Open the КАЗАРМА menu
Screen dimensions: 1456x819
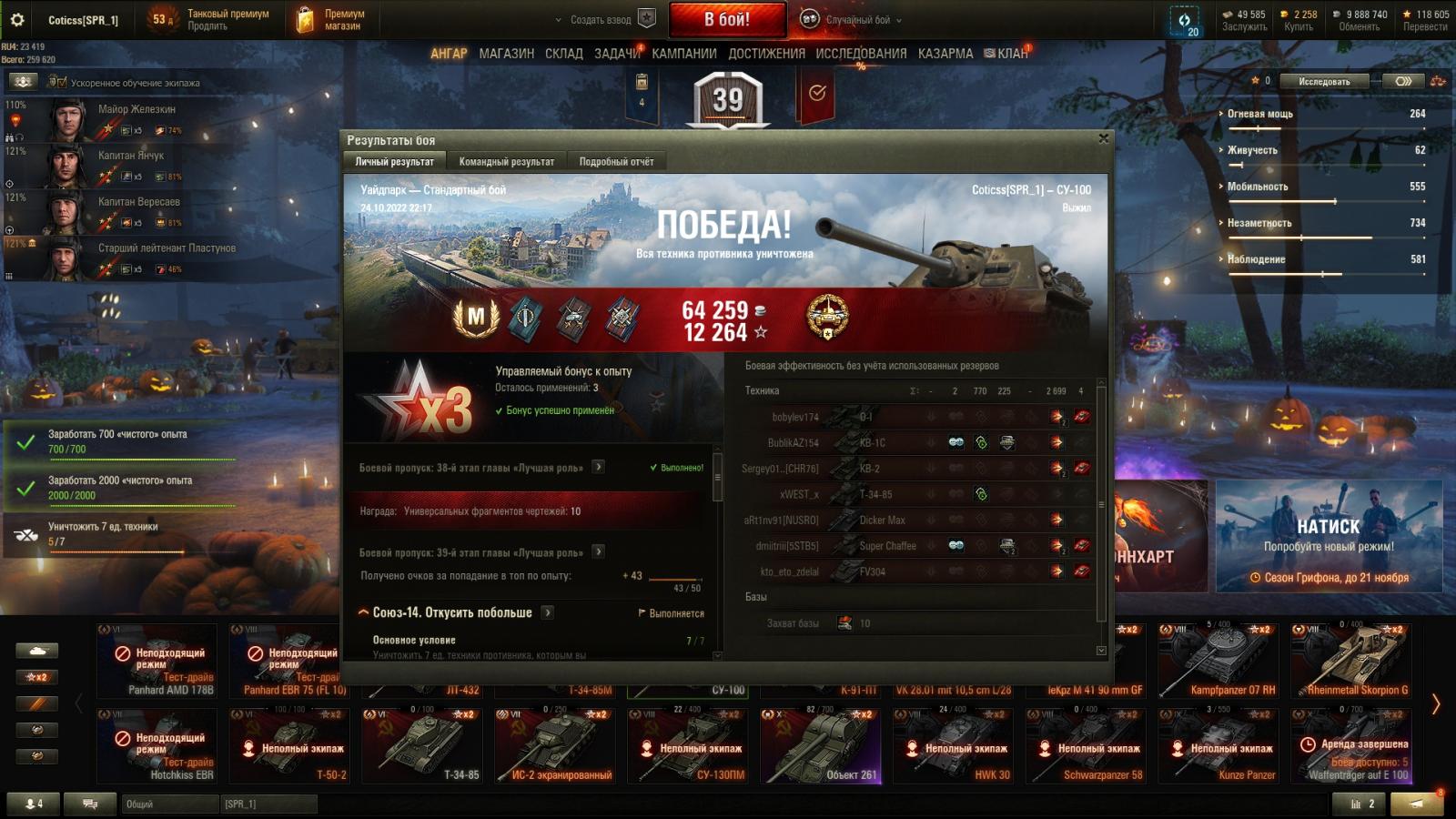[945, 54]
